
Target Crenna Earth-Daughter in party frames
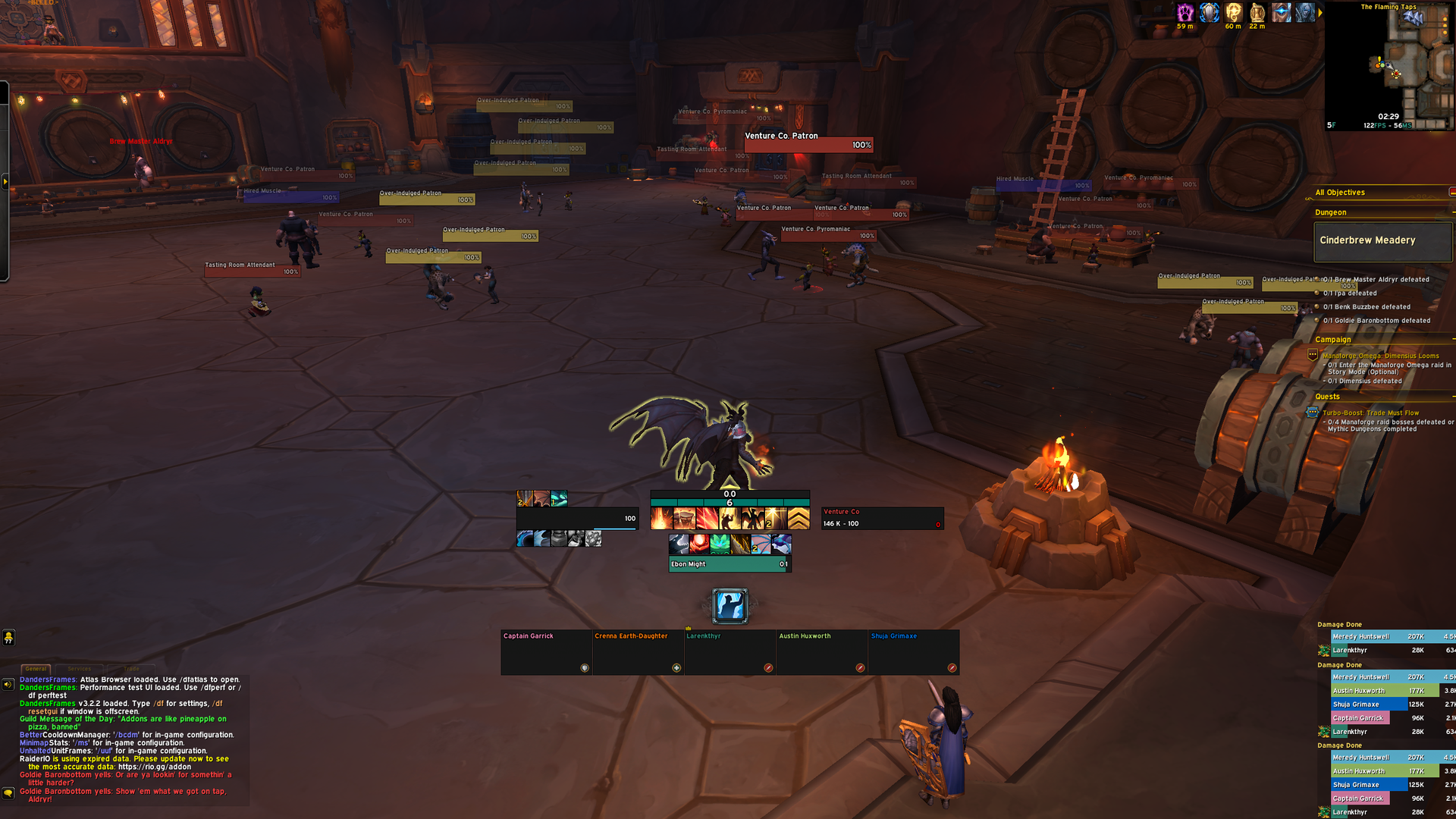tap(638, 651)
